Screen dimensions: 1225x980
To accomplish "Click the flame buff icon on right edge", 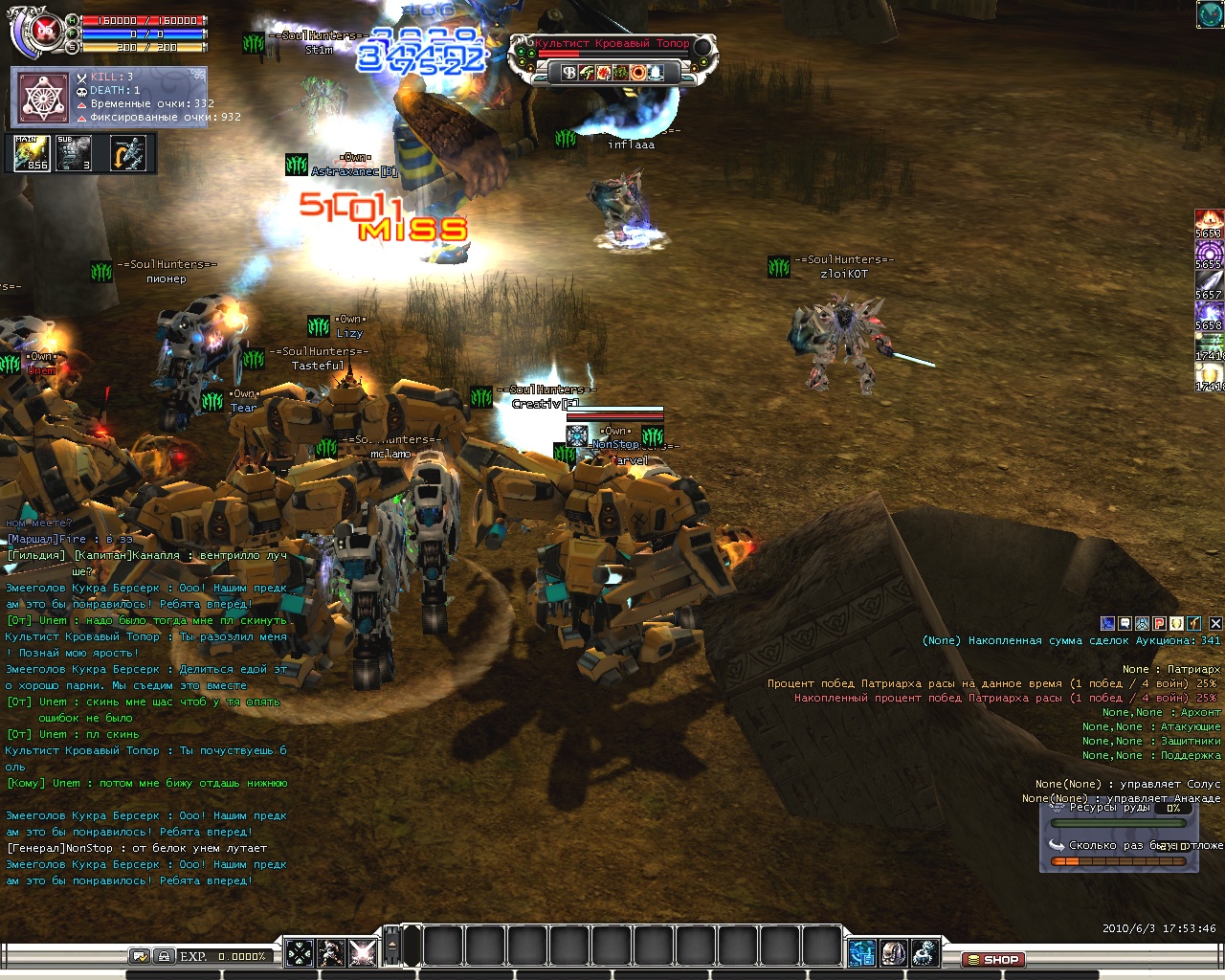I will [1209, 220].
